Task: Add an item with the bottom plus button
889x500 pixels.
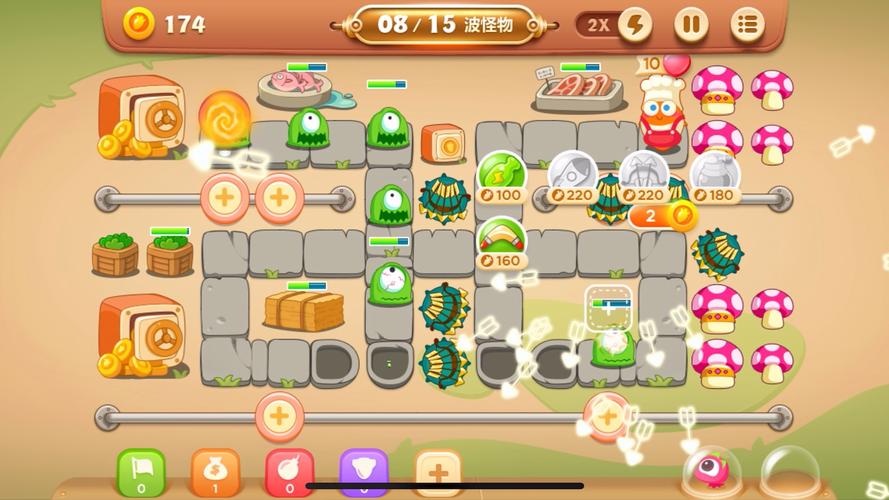Action: 437,472
